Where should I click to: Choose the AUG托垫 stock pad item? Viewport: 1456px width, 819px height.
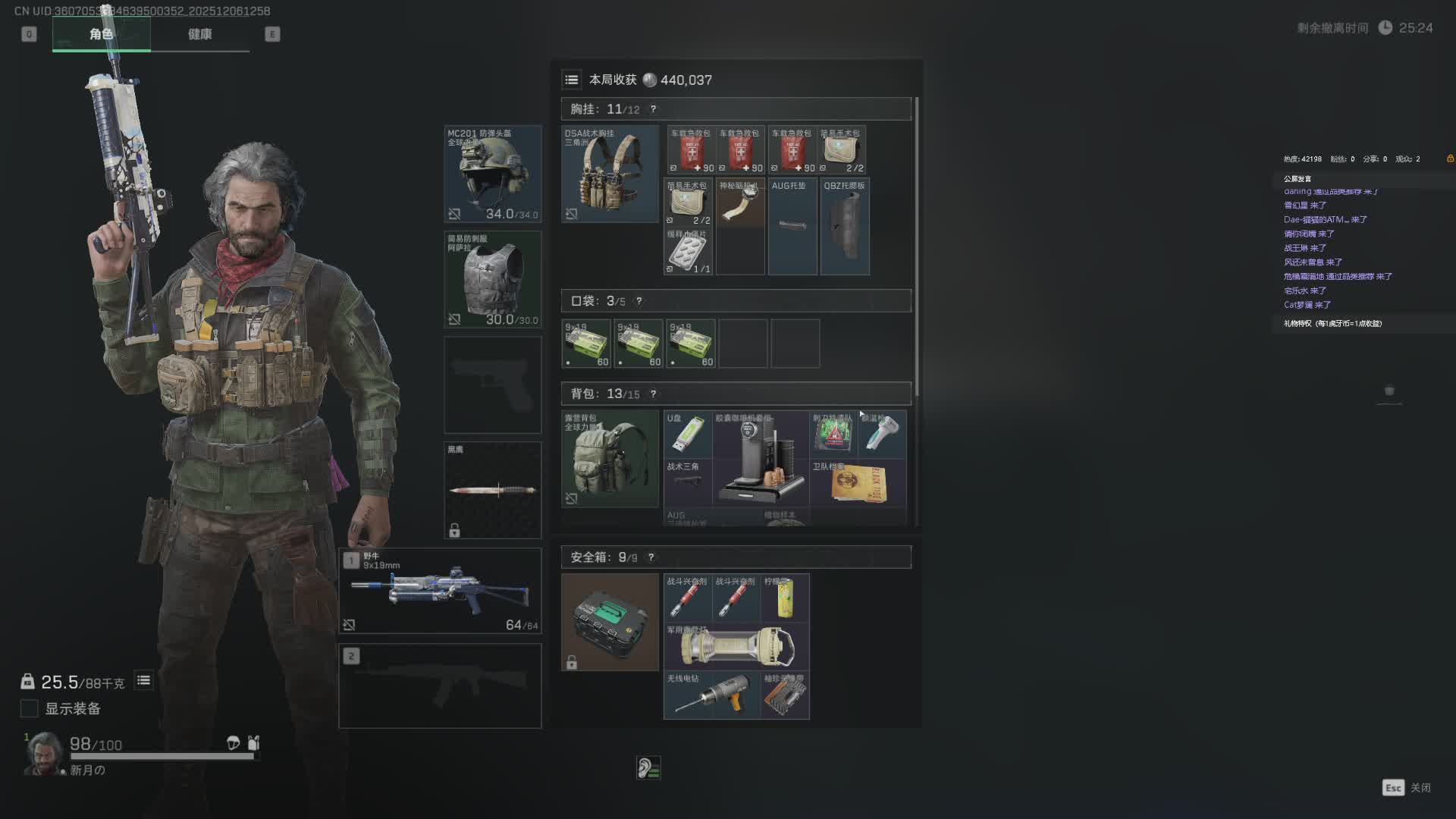coord(792,226)
